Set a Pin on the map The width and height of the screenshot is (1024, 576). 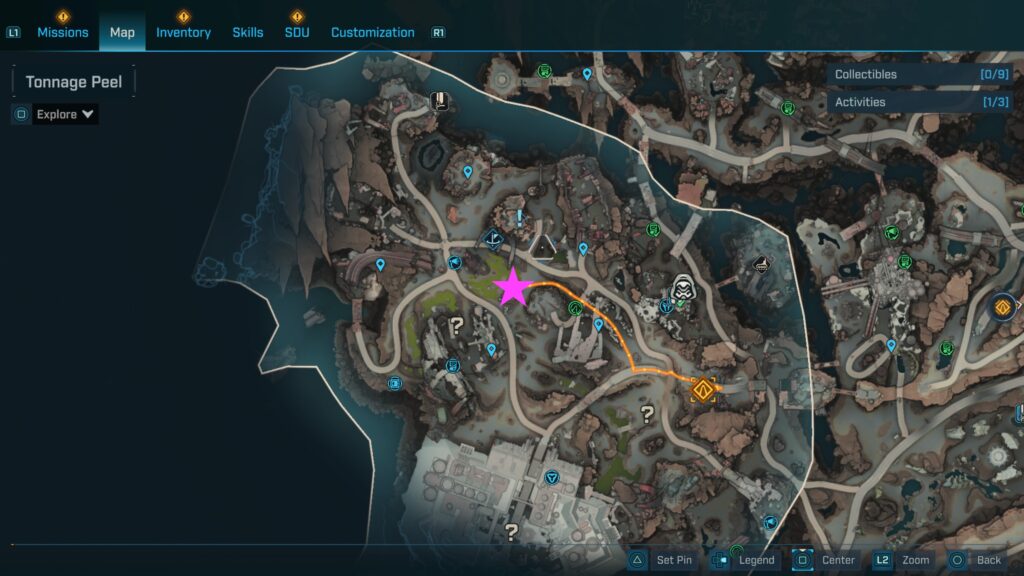661,560
